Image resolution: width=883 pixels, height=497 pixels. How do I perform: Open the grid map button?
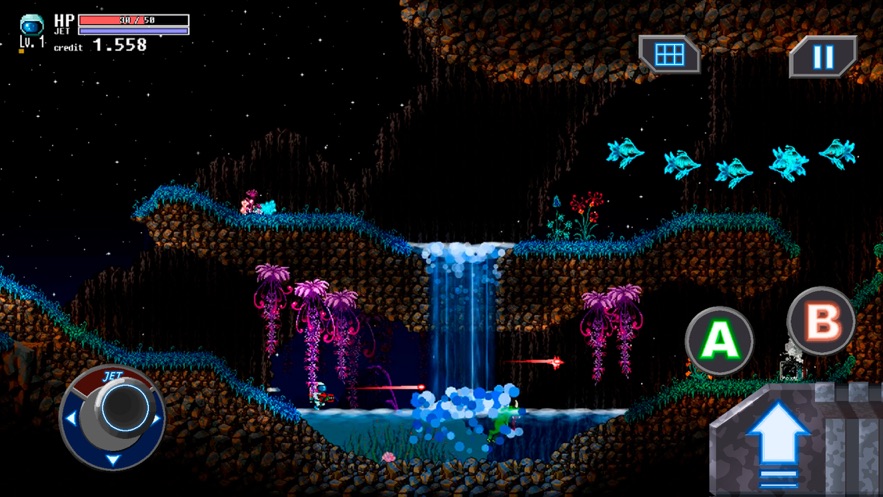coord(670,54)
